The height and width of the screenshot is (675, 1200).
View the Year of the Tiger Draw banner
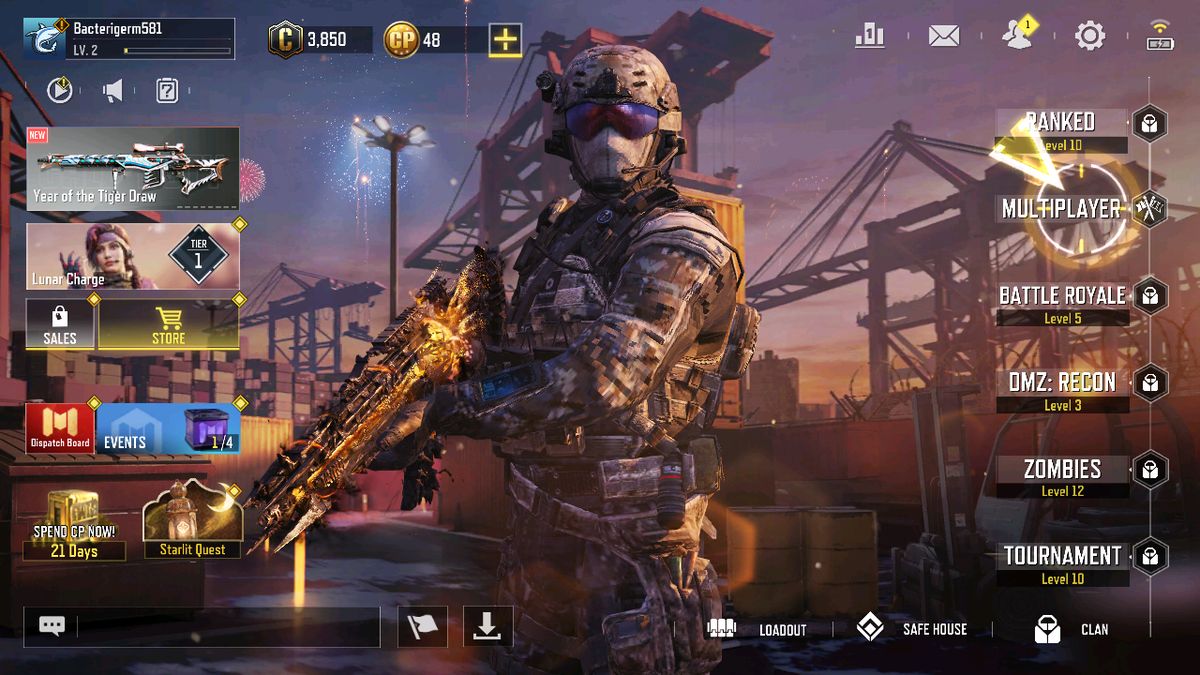[x=132, y=168]
